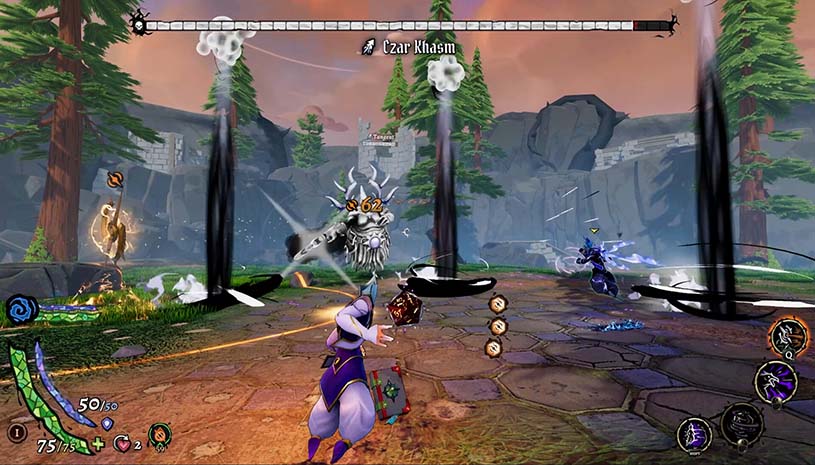815x465 pixels.
Task: Click the round I button
Action: (x=16, y=432)
